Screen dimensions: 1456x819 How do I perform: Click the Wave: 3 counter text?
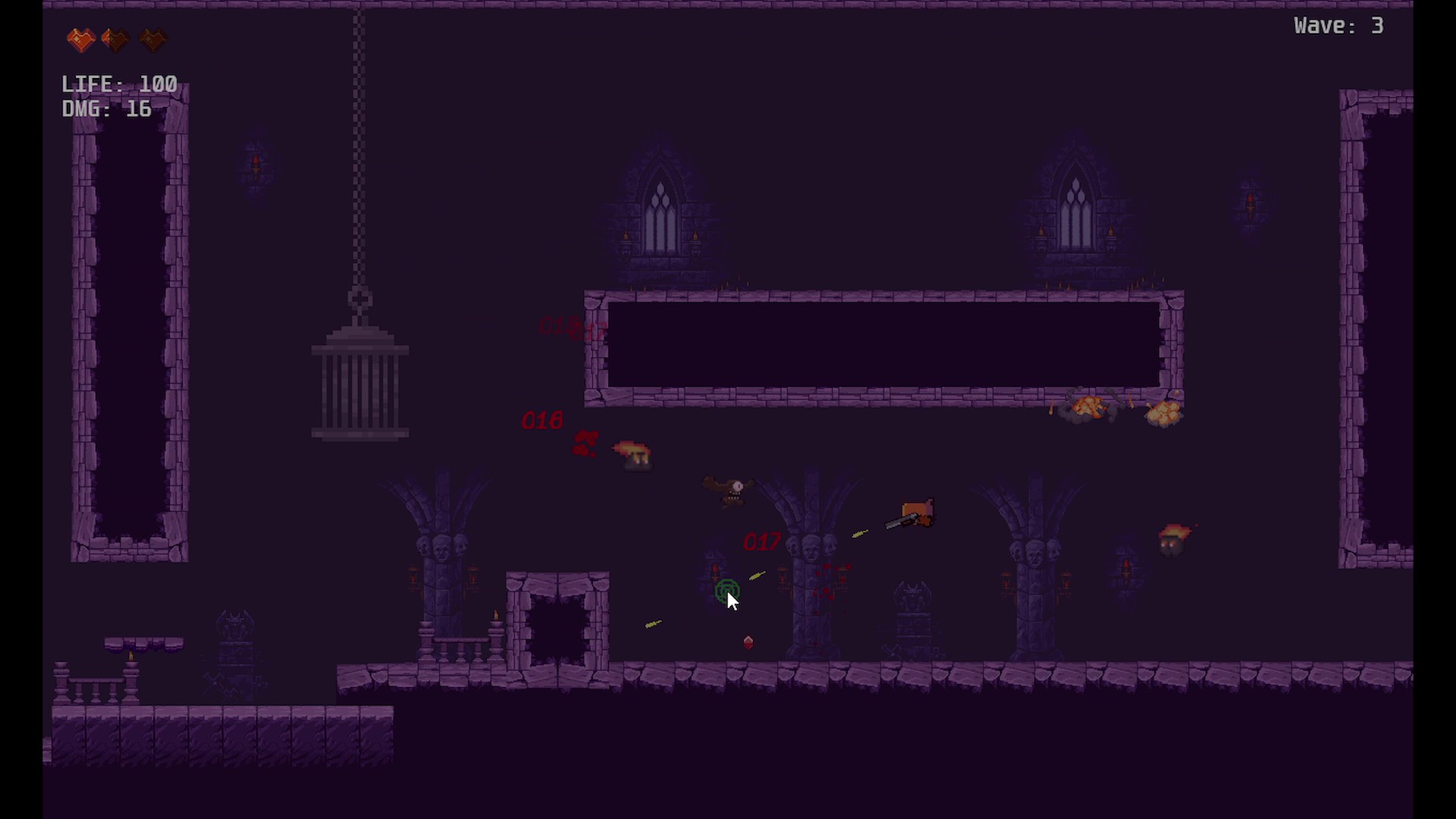(1338, 25)
